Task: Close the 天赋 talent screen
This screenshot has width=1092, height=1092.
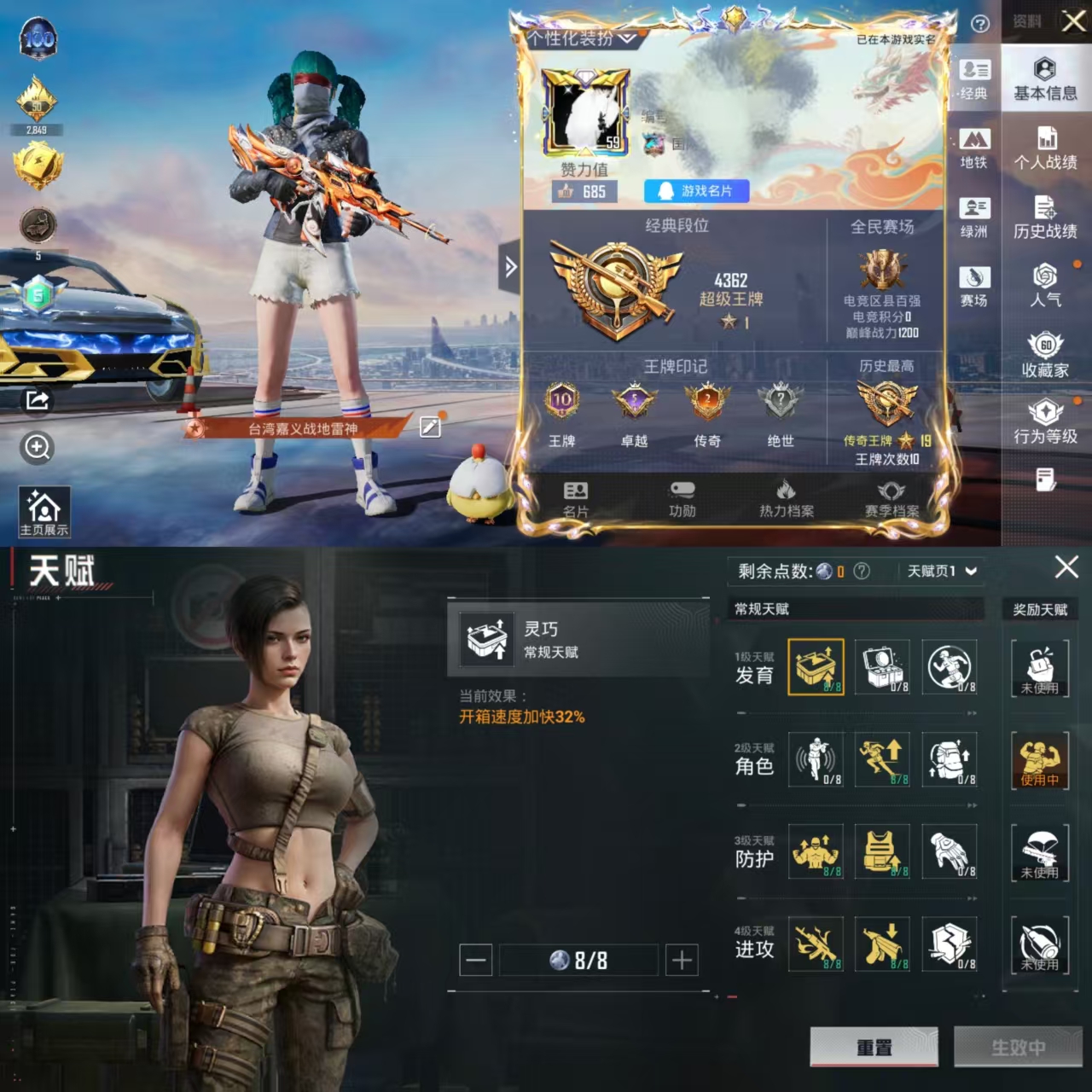Action: [1066, 567]
